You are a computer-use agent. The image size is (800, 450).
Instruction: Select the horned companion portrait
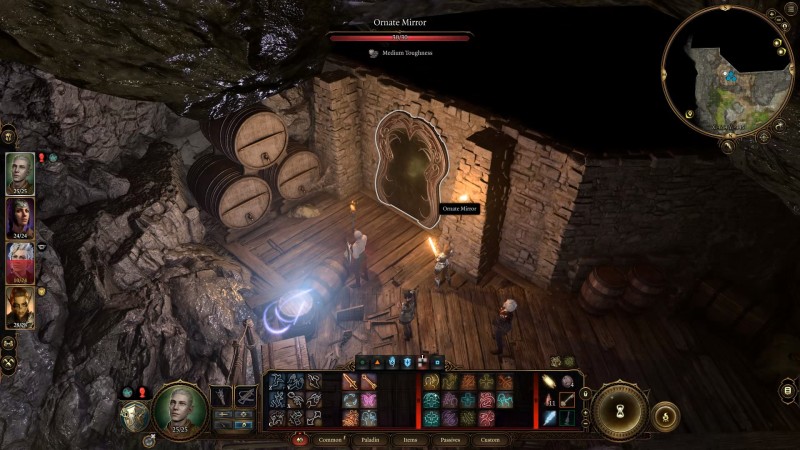click(20, 308)
